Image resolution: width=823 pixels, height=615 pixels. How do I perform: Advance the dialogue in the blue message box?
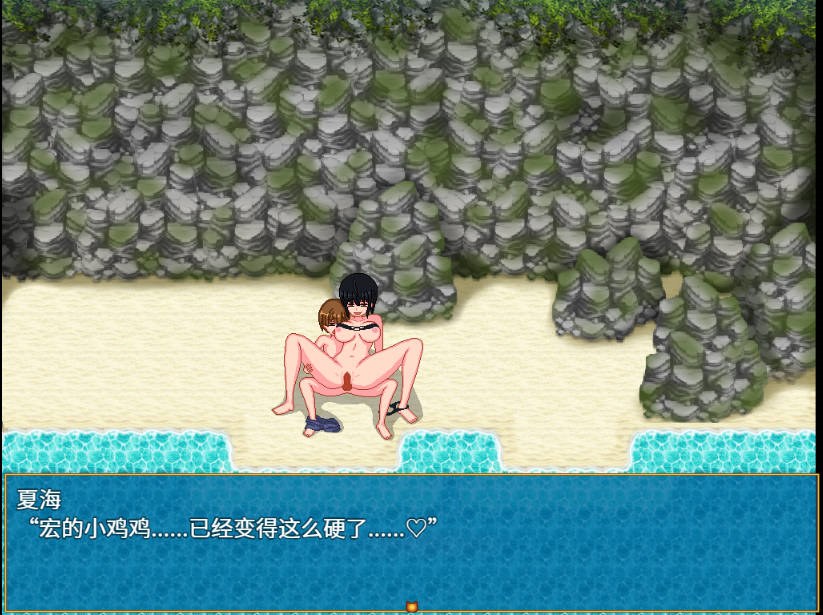pyautogui.click(x=410, y=540)
